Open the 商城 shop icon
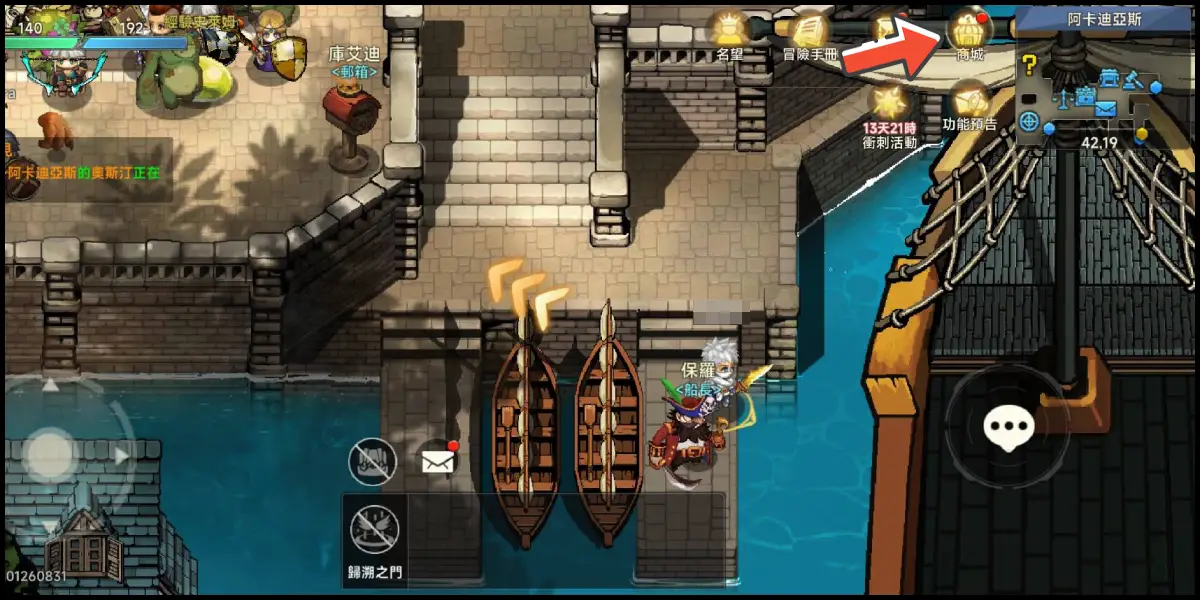 click(969, 30)
